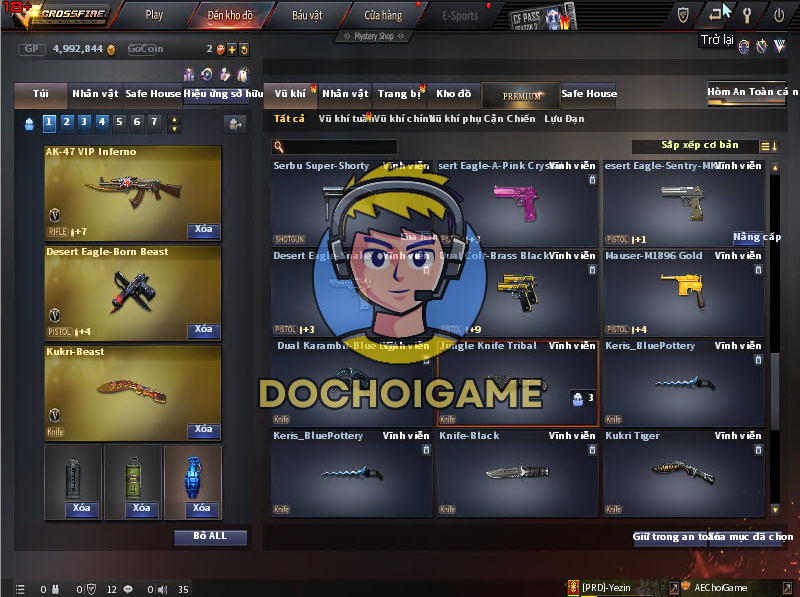Click the Trở lại back arrow
This screenshot has height=597, width=800.
point(716,14)
